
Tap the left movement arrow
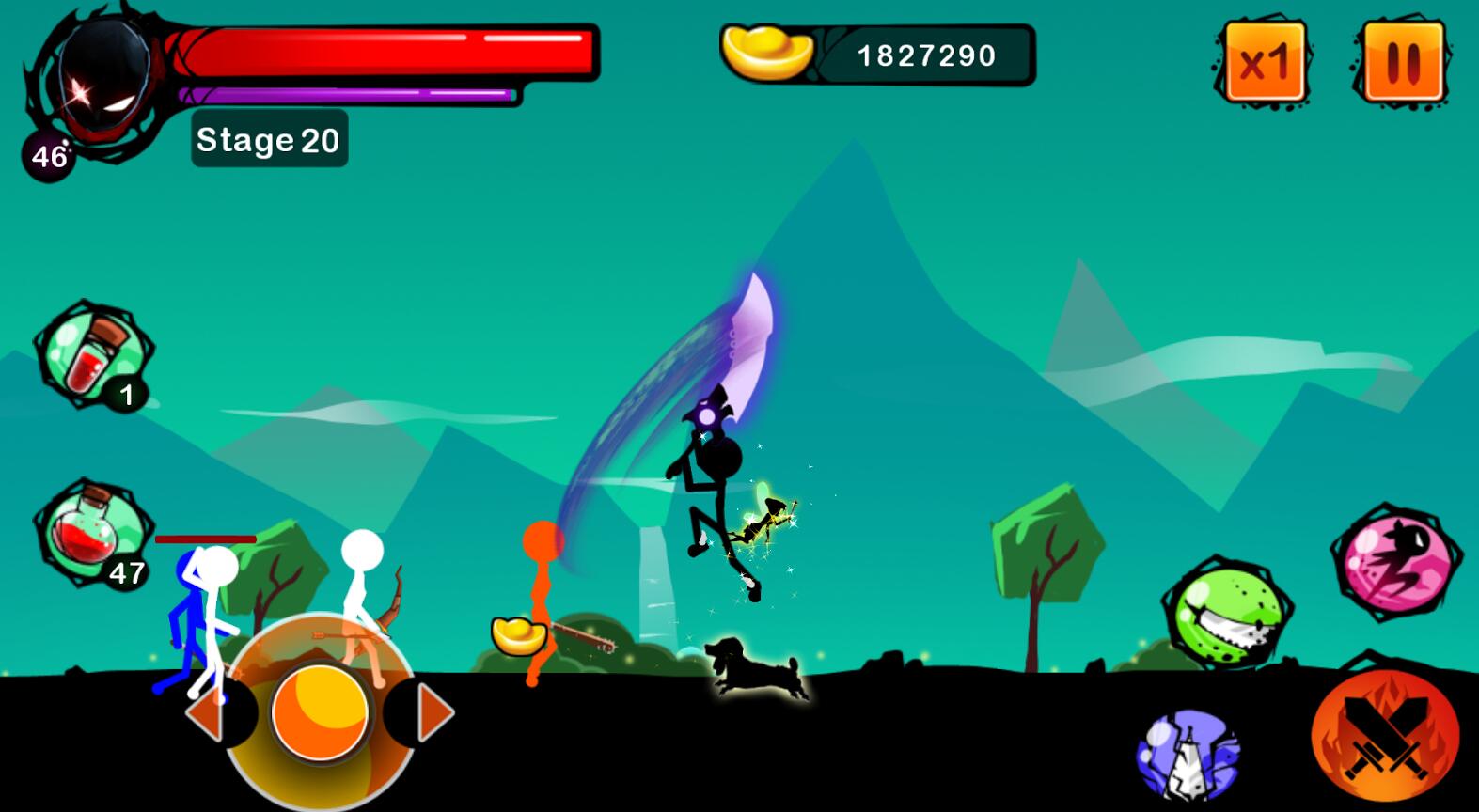(x=206, y=714)
